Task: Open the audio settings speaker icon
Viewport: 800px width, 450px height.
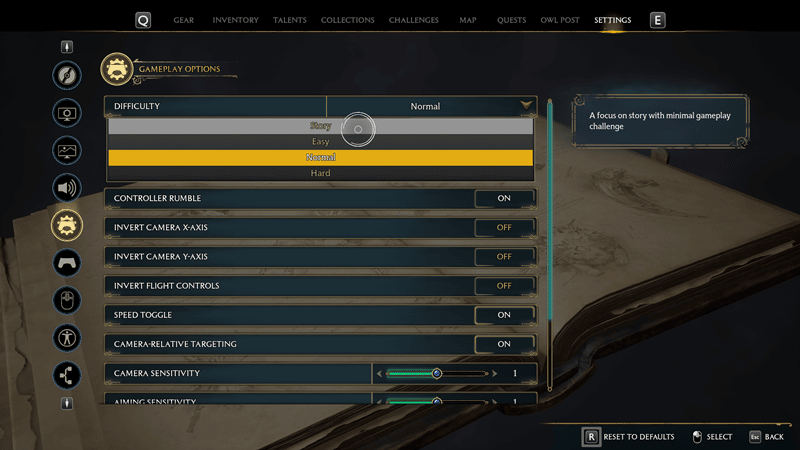Action: click(x=67, y=187)
